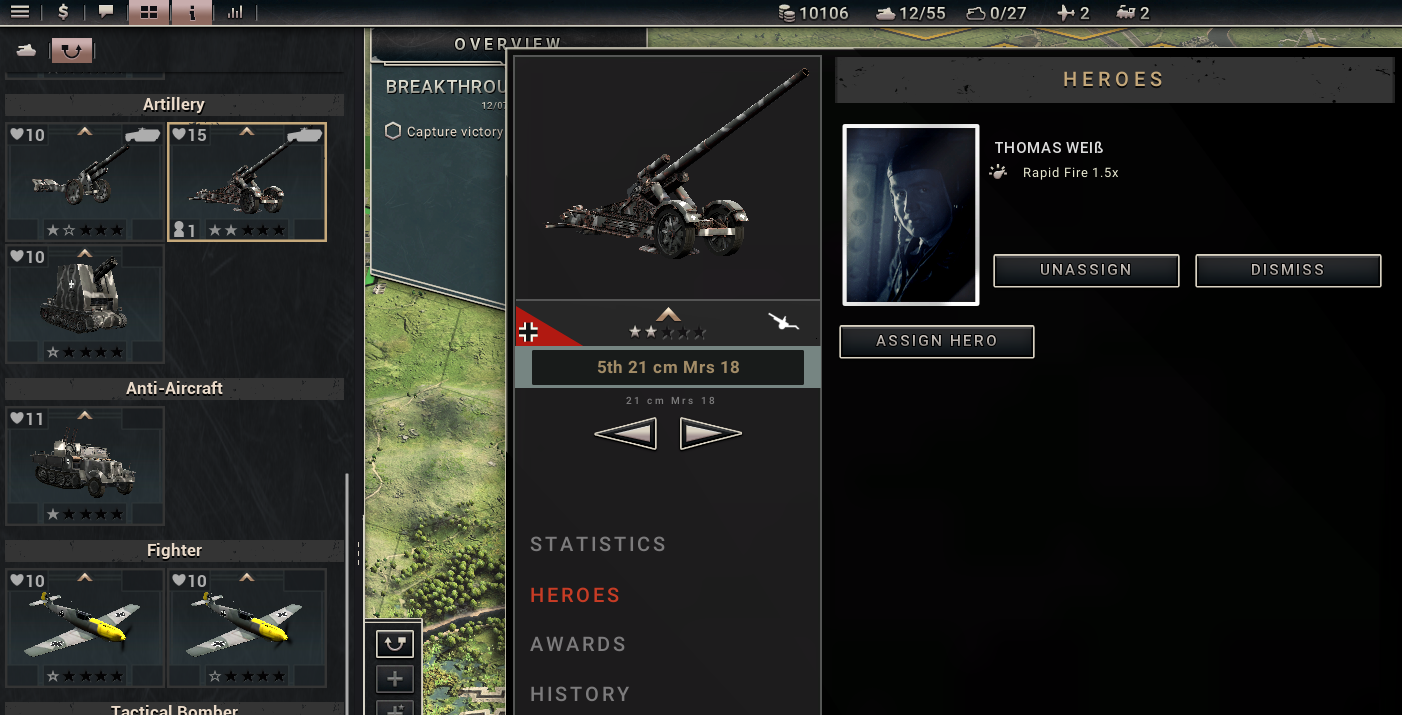The image size is (1402, 715).
Task: Open the main hamburger menu
Action: pos(19,13)
